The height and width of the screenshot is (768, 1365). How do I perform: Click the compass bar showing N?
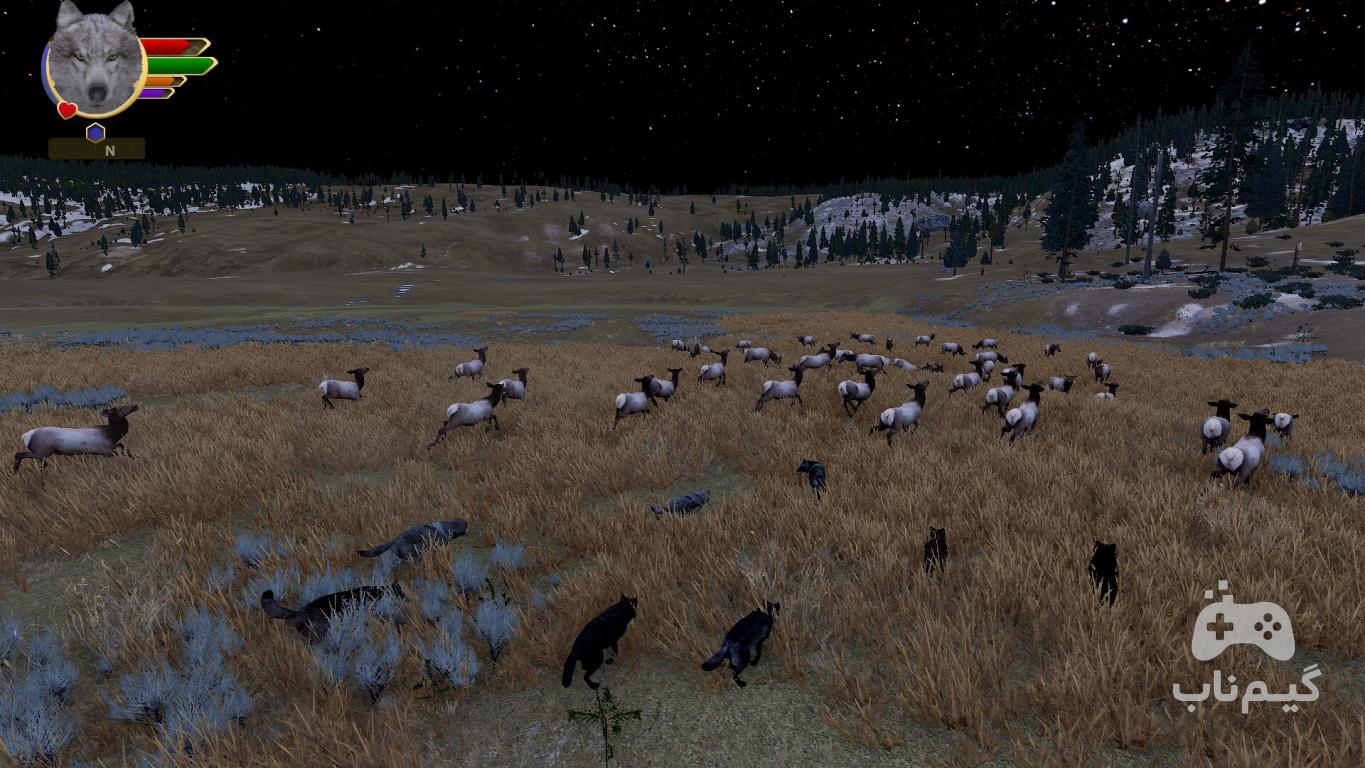click(x=97, y=150)
